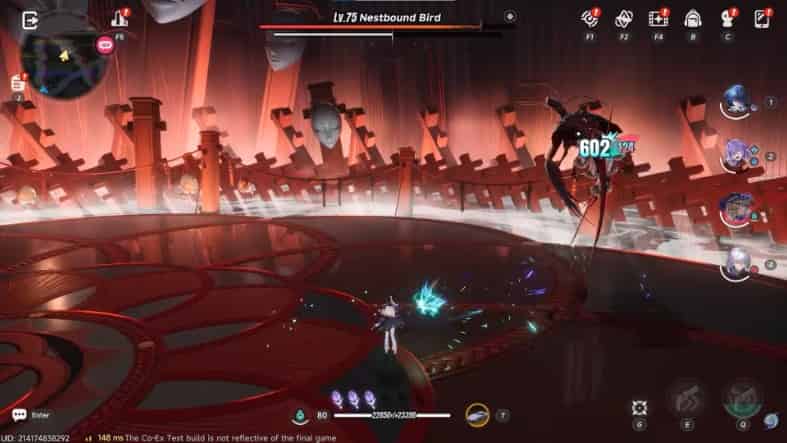This screenshot has height=443, width=787.
Task: Switch to the blue-haired first party member
Action: point(737,102)
